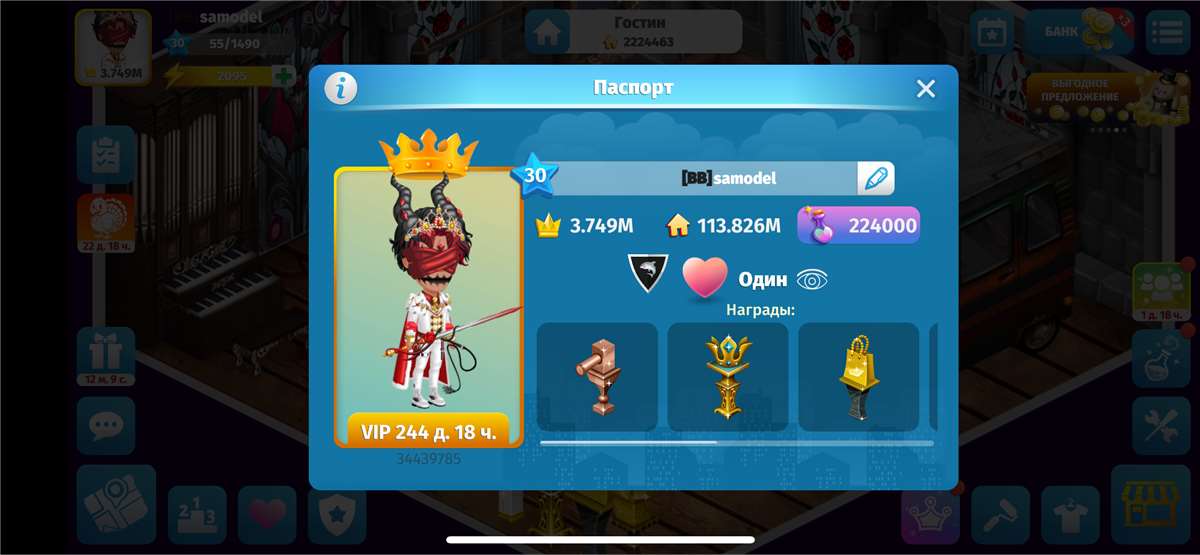Screen dimensions: 1200x555
Task: Open the t-shirt wardrobe button
Action: [x=1070, y=515]
